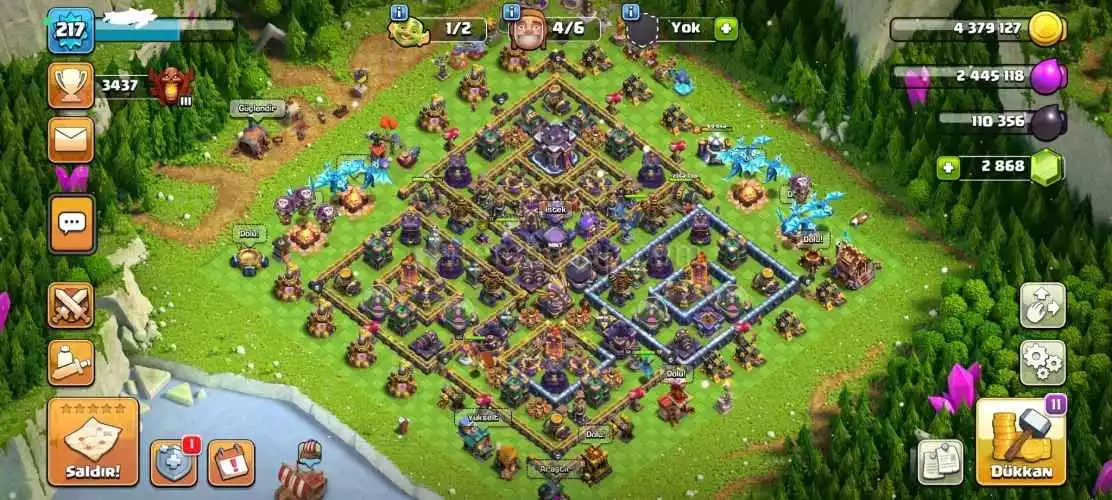
Task: Open the red league badge next to trophies
Action: pyautogui.click(x=170, y=86)
